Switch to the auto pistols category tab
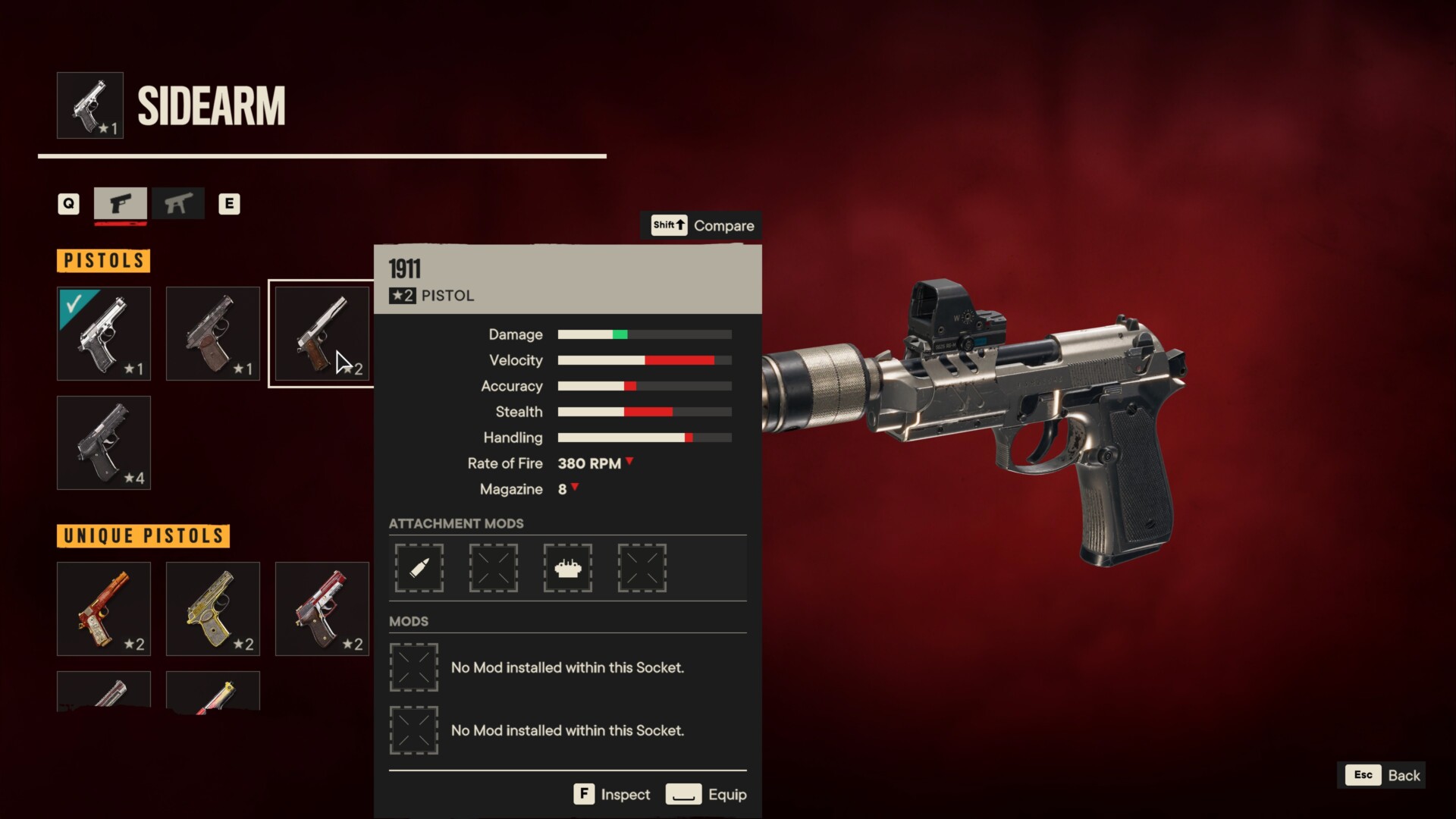1456x819 pixels. (178, 203)
